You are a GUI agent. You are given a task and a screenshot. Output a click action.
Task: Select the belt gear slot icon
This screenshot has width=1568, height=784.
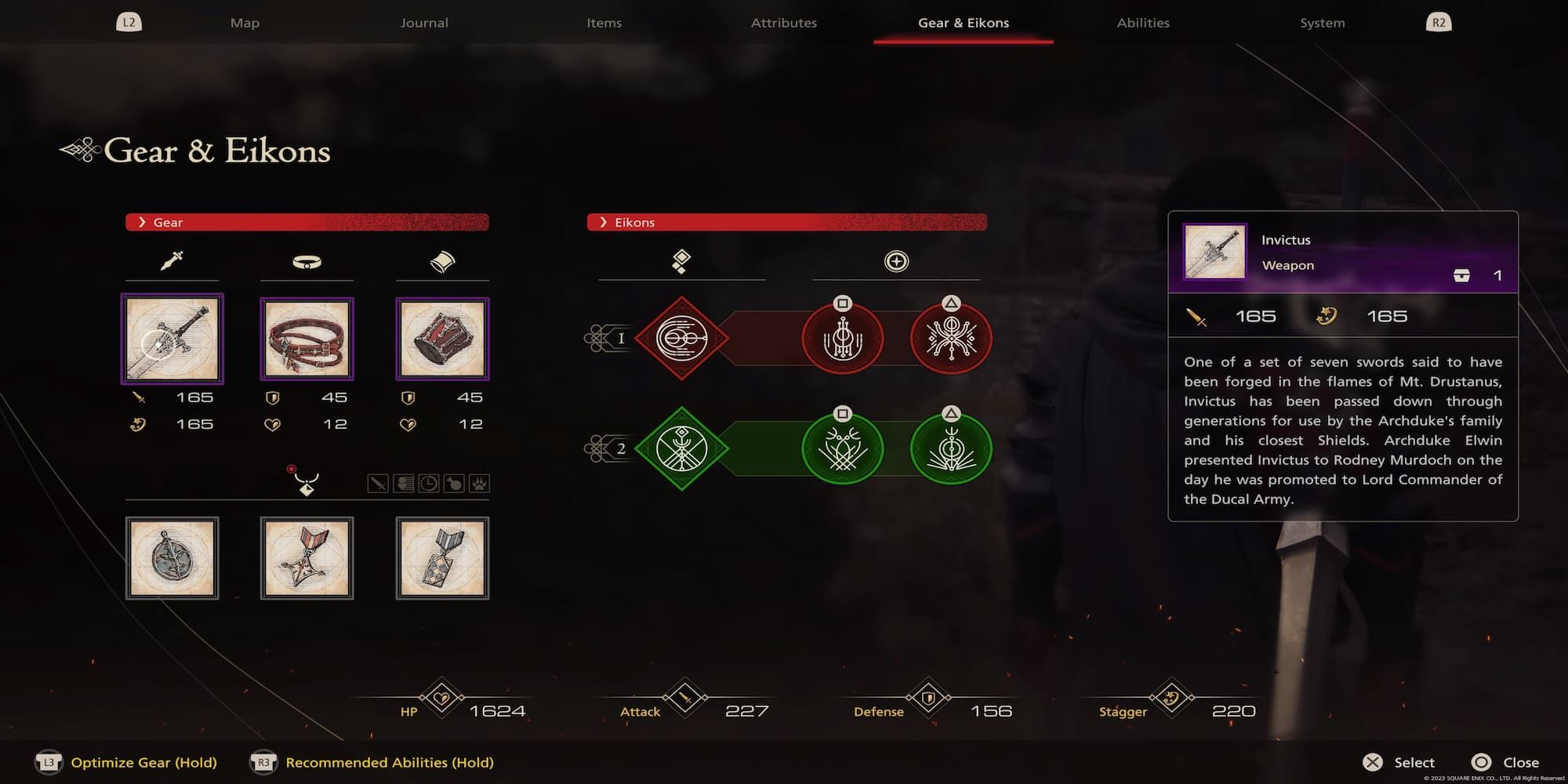pos(307,262)
